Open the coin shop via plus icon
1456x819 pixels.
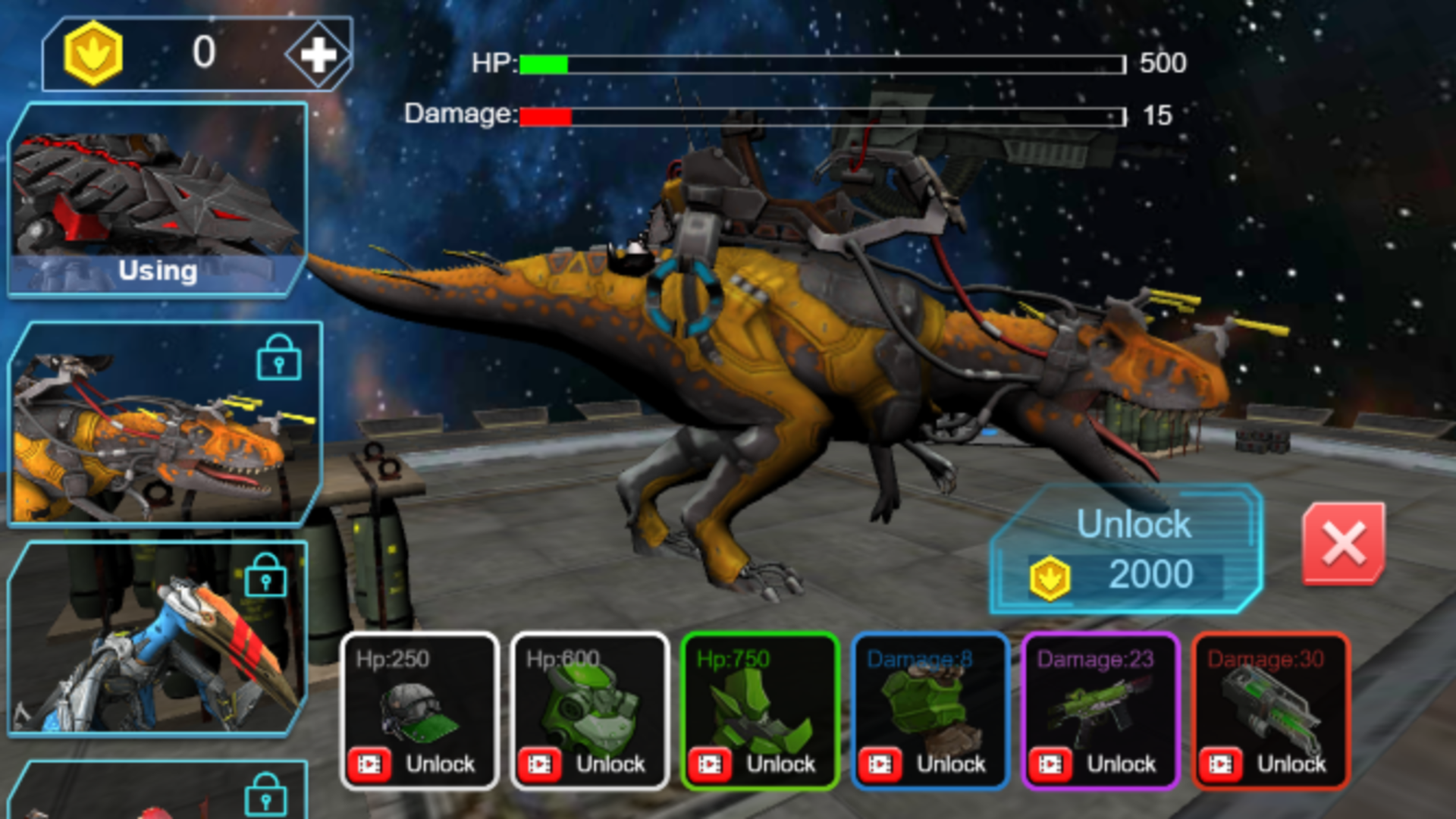click(x=319, y=54)
